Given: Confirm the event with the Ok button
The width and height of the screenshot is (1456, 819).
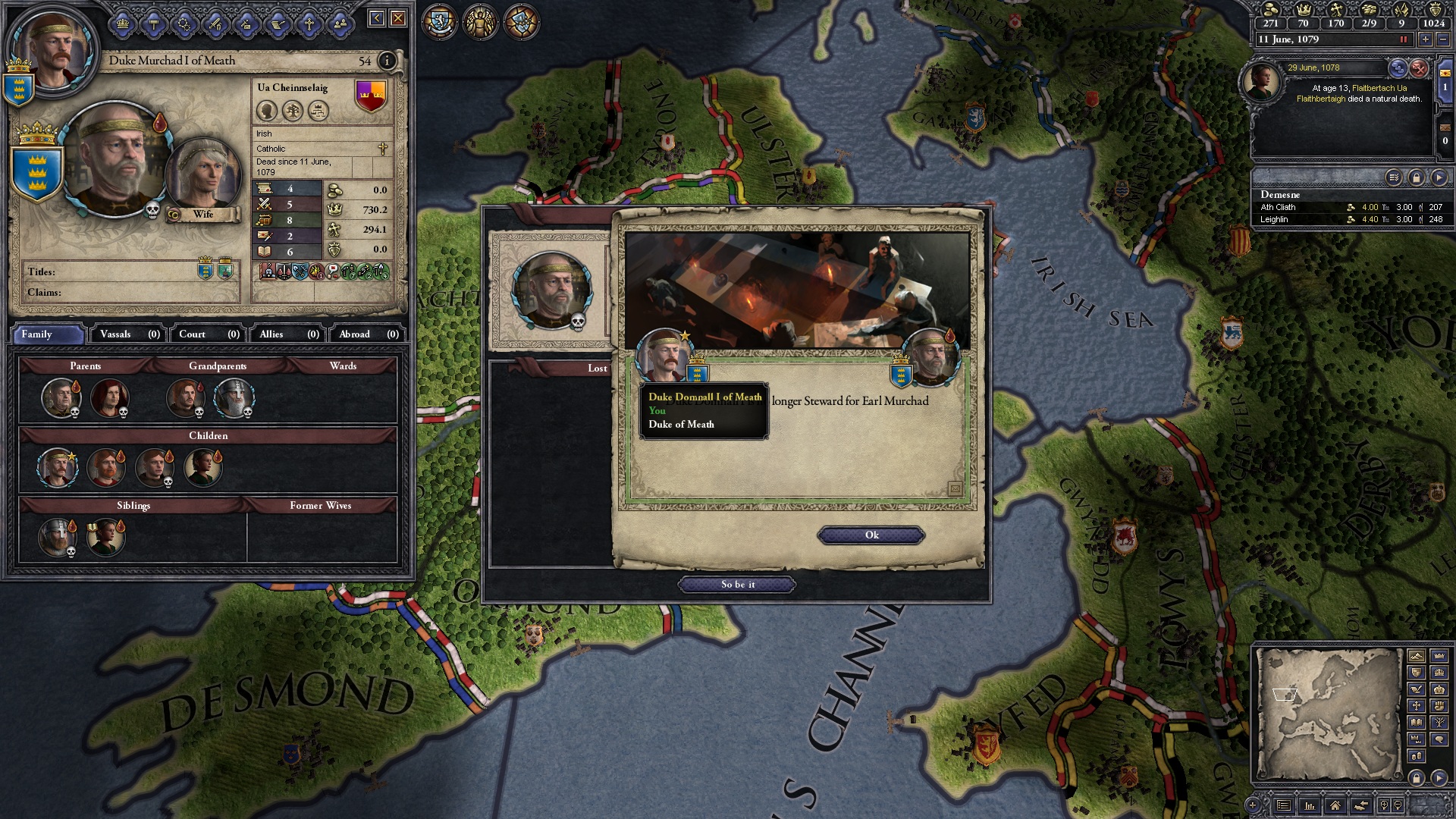Looking at the screenshot, I should point(871,535).
